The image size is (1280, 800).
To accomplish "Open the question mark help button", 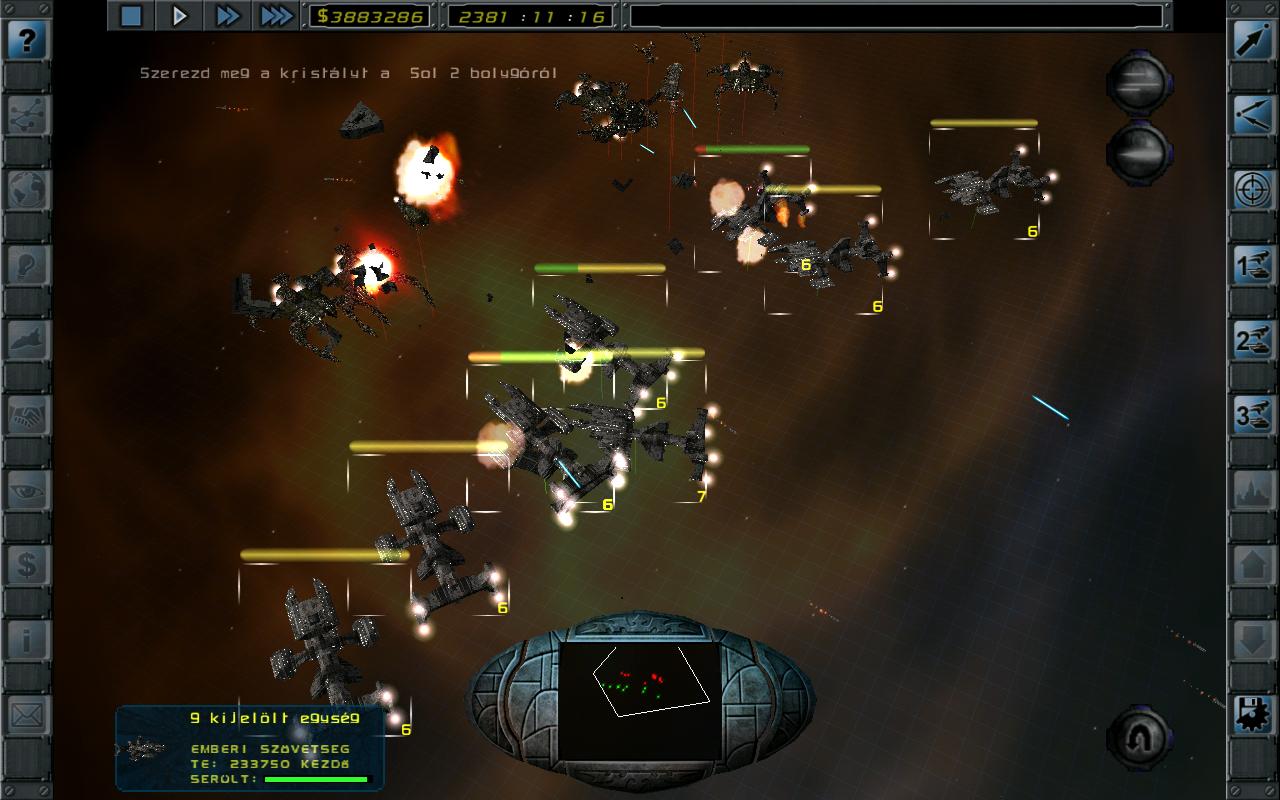I will coord(28,41).
